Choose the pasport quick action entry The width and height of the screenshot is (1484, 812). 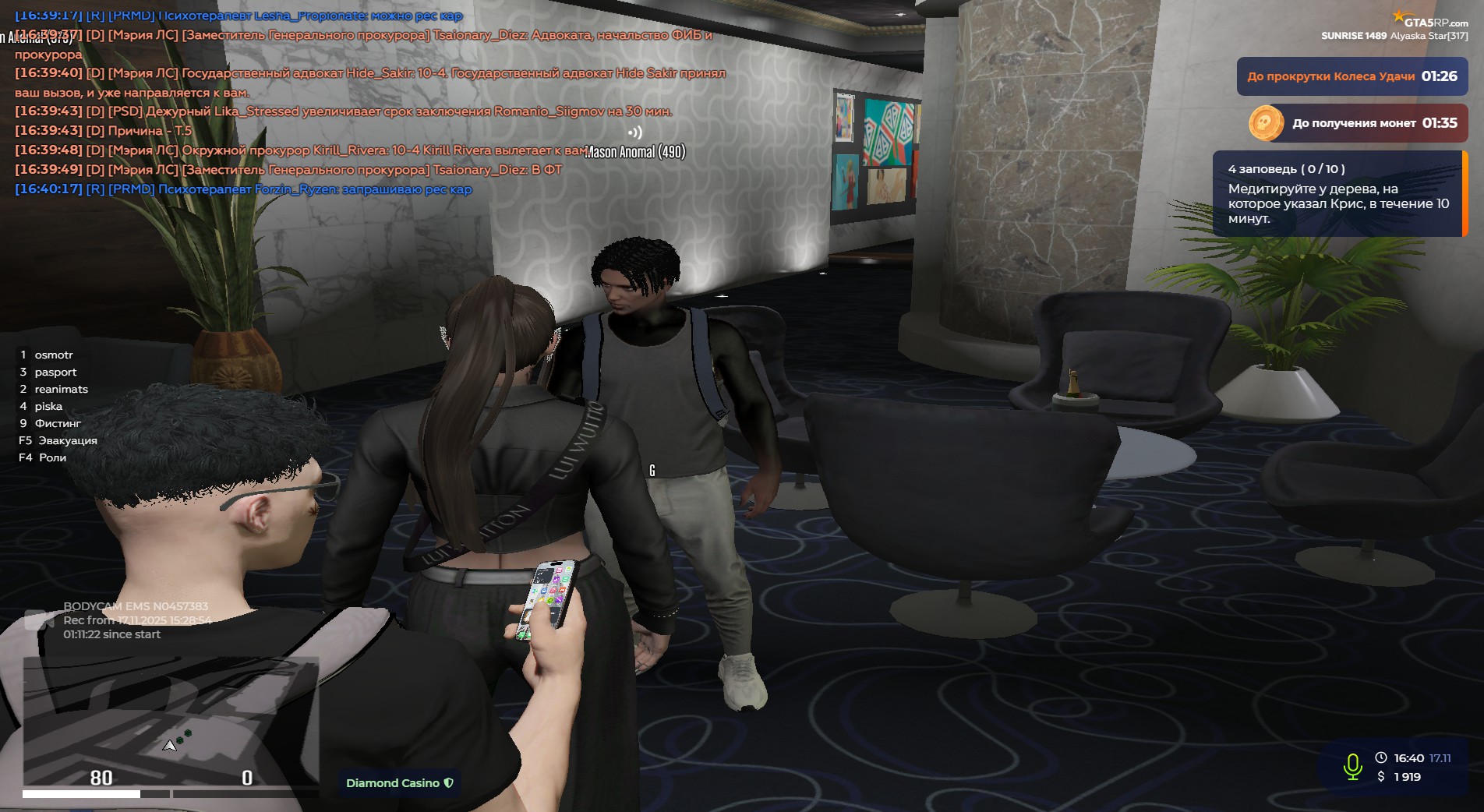coord(55,372)
